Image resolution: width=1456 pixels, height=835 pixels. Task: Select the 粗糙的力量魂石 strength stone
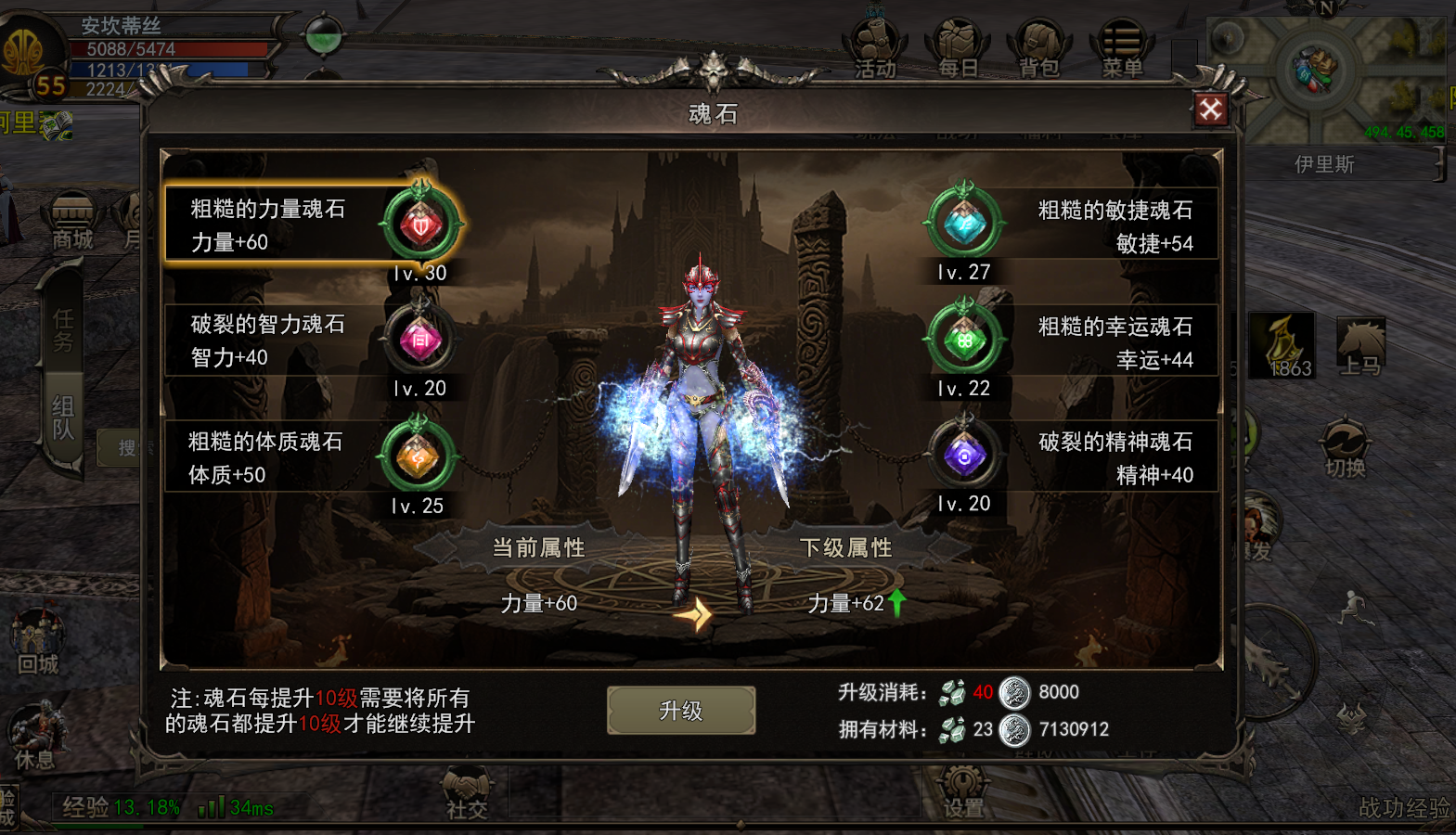(312, 225)
